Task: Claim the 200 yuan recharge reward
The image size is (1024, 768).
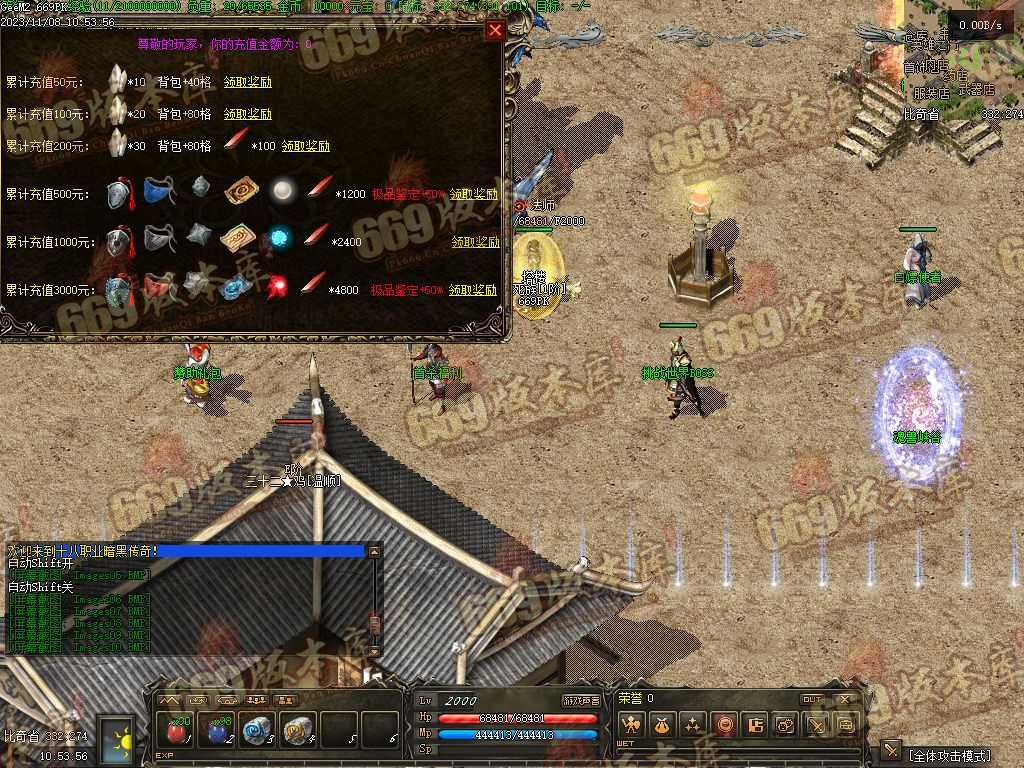Action: (305, 146)
